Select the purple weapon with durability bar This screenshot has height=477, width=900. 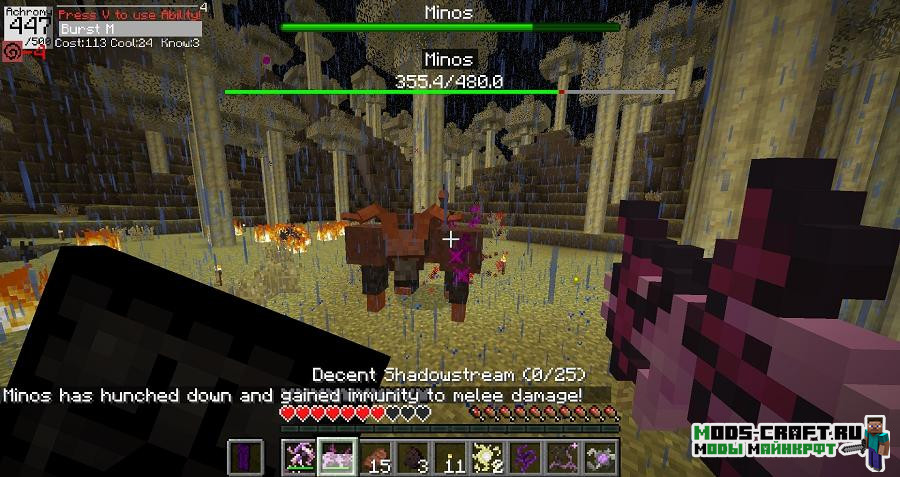click(x=300, y=457)
